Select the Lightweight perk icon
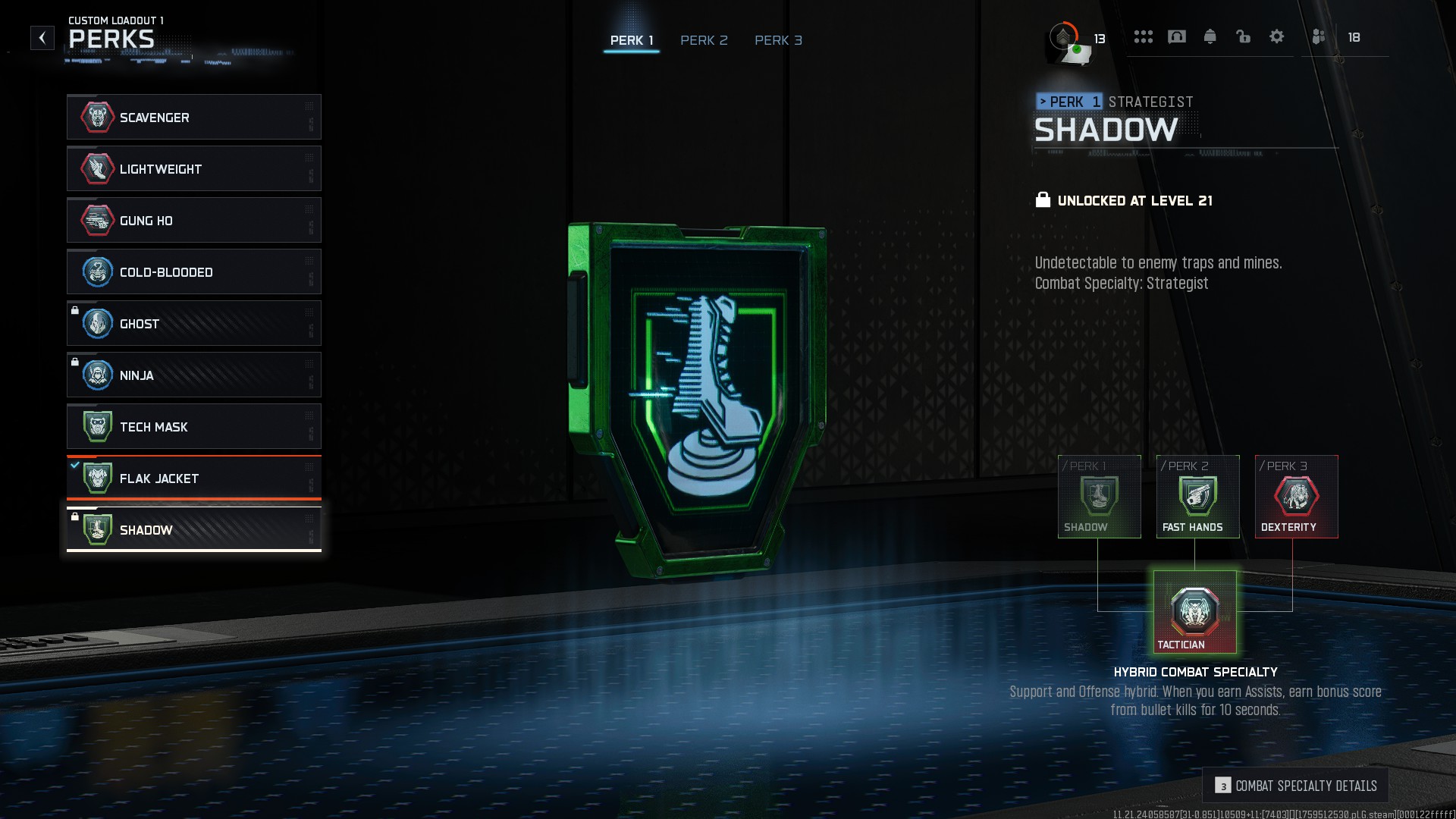 click(x=97, y=169)
